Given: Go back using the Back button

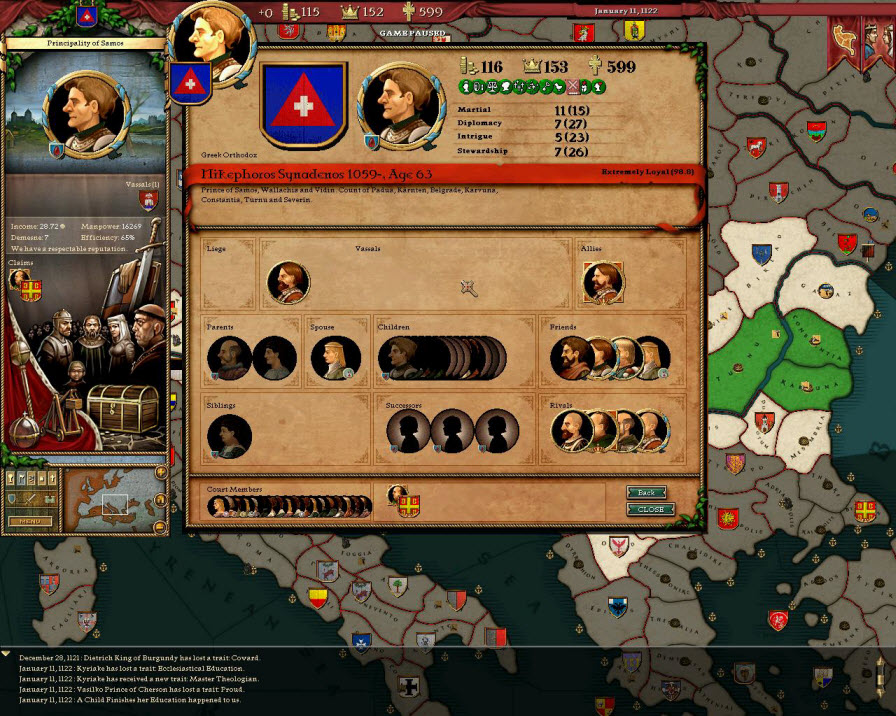Looking at the screenshot, I should (x=647, y=493).
